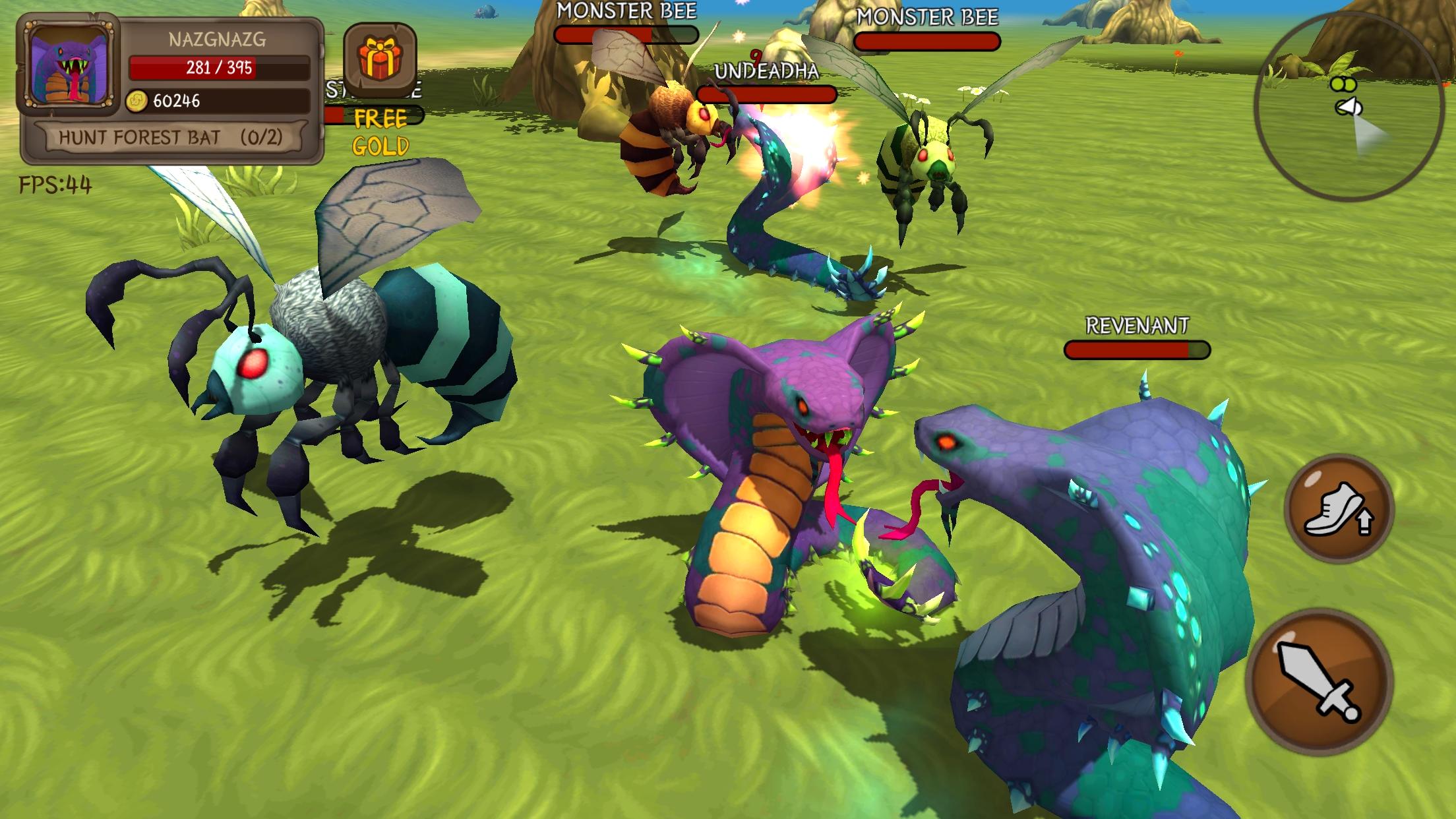Select the Hunt Forest Bat quest tracker
This screenshot has height=819, width=1456.
tap(171, 138)
